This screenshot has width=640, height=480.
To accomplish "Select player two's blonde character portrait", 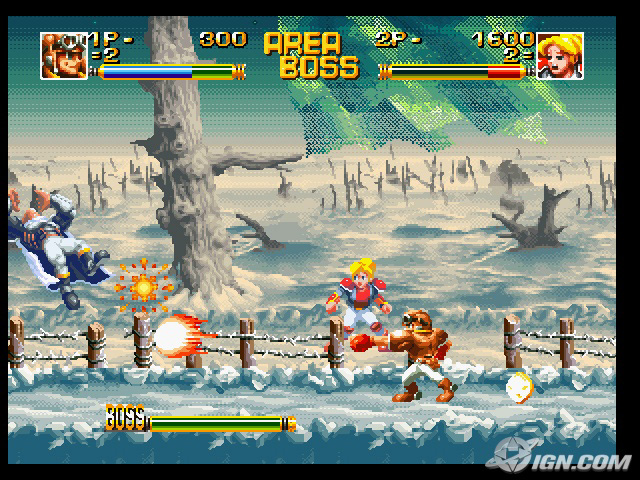I will tap(559, 55).
